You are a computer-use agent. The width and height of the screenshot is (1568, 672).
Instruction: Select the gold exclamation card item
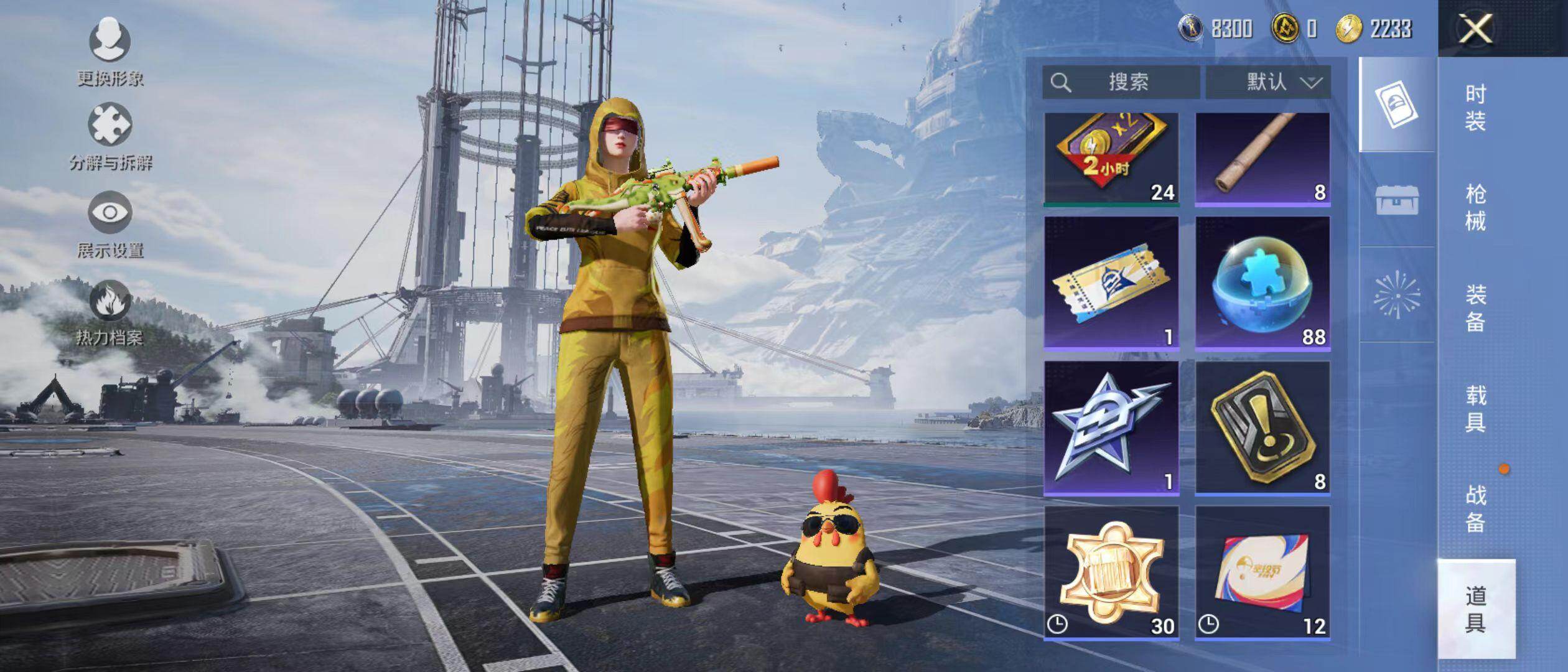(1262, 428)
